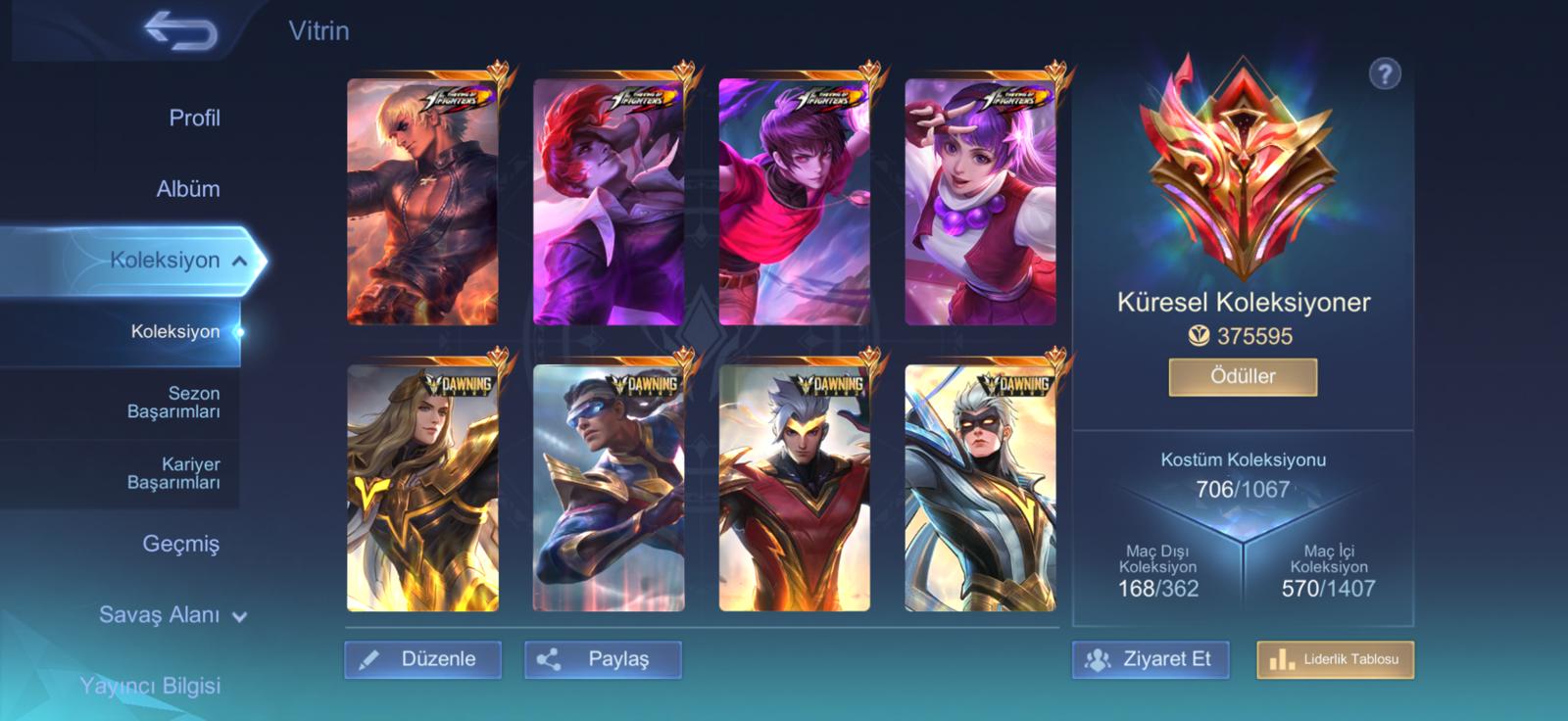Click the Düzenle button
Viewport: 1568px width, 721px height.
click(422, 659)
